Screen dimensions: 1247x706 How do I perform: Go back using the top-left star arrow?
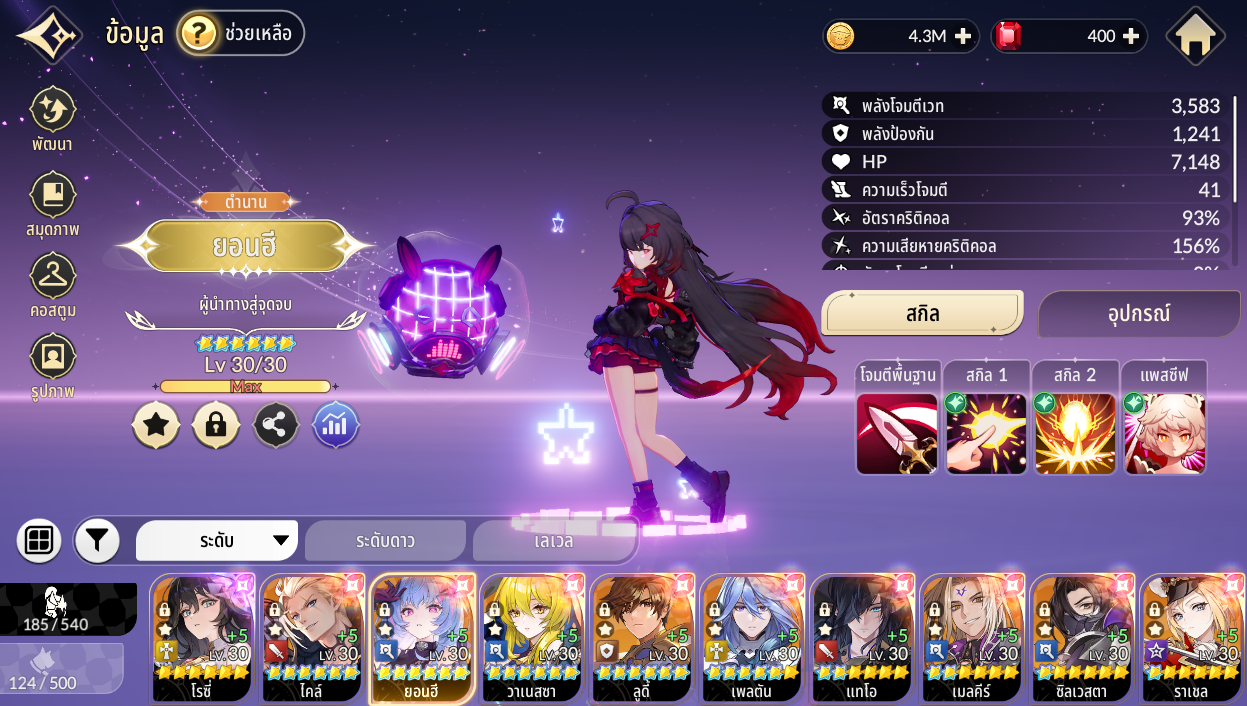pos(48,35)
